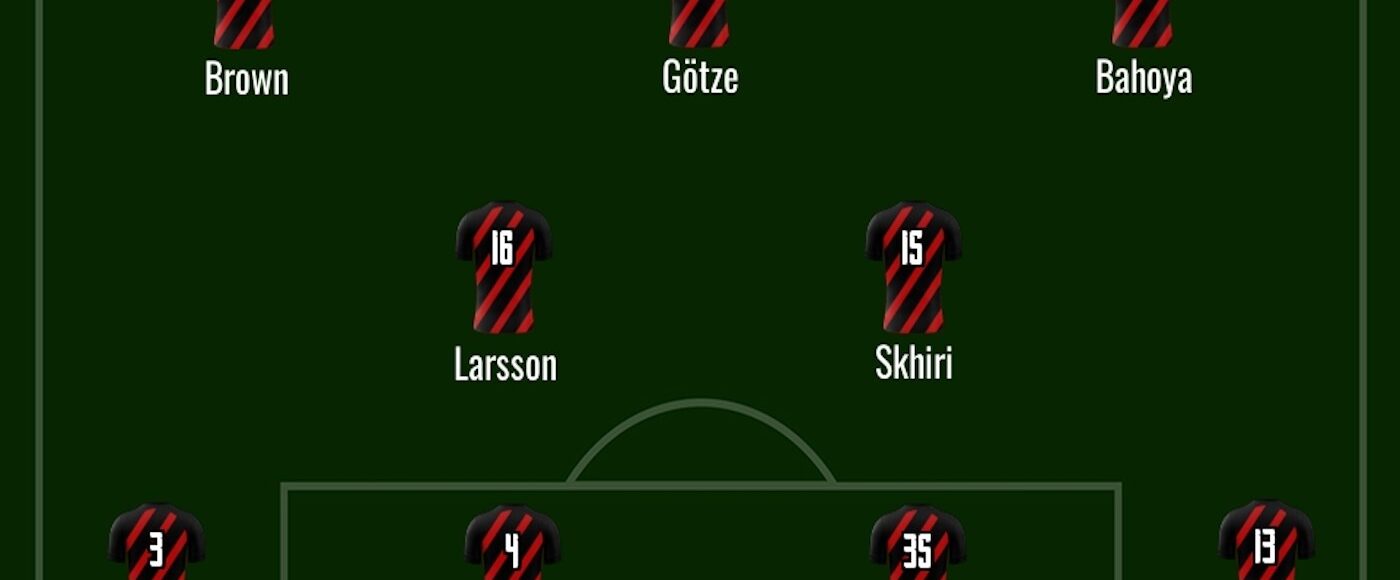Pick Götze in the attacking midfield

click(700, 78)
